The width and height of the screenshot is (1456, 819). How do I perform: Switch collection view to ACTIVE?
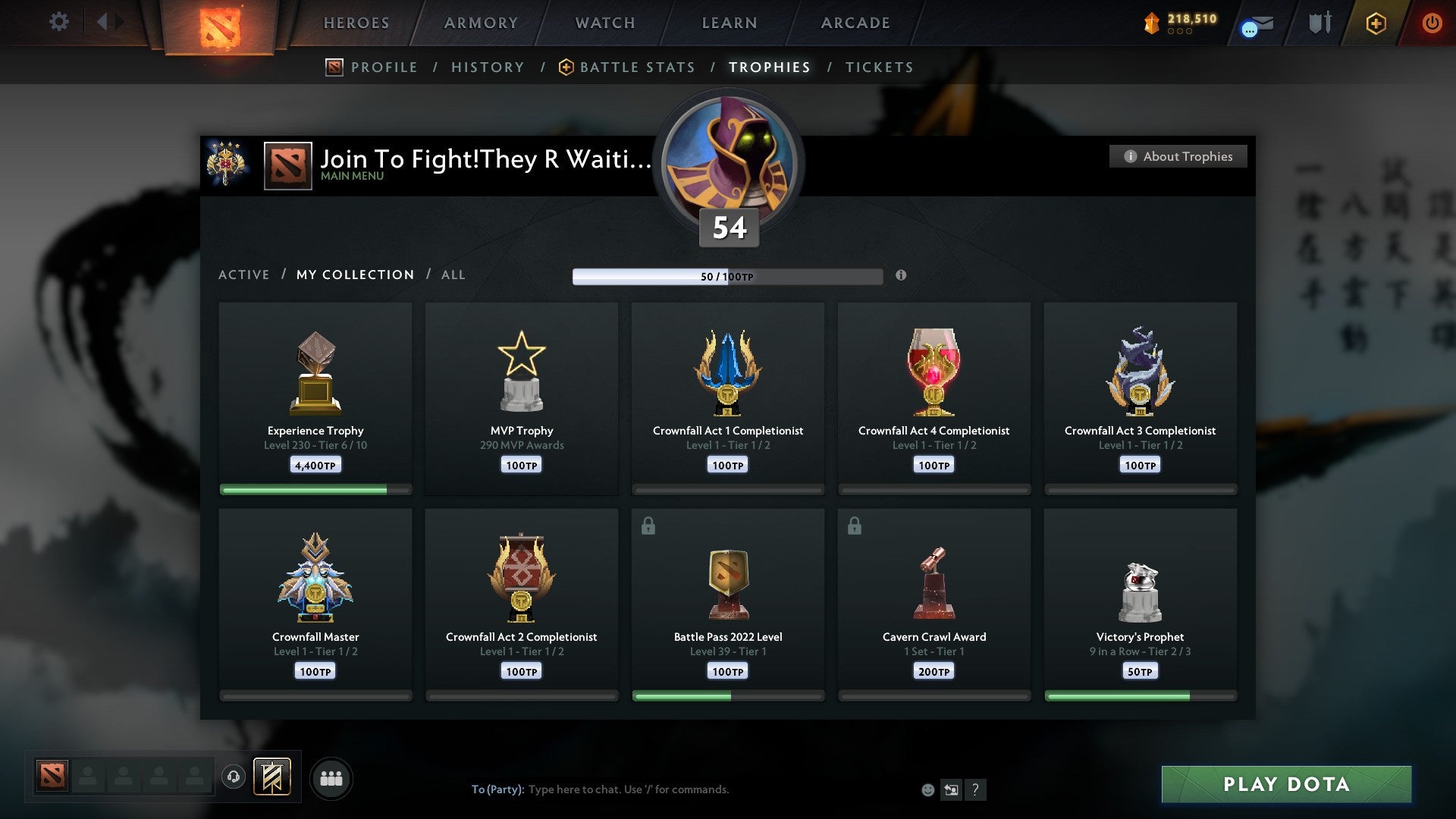(244, 275)
